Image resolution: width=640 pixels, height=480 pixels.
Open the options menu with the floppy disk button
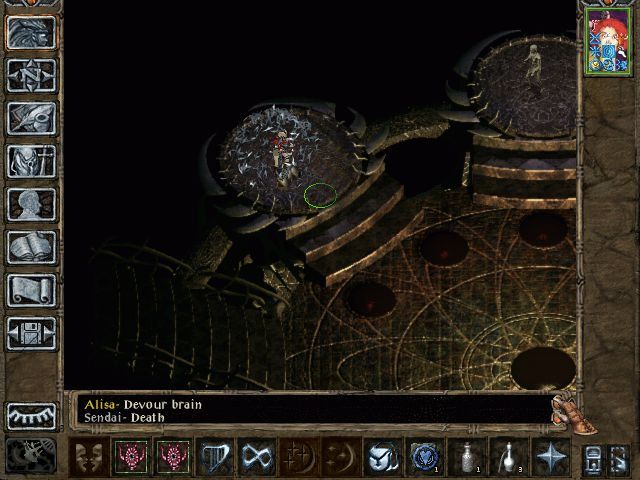31,333
